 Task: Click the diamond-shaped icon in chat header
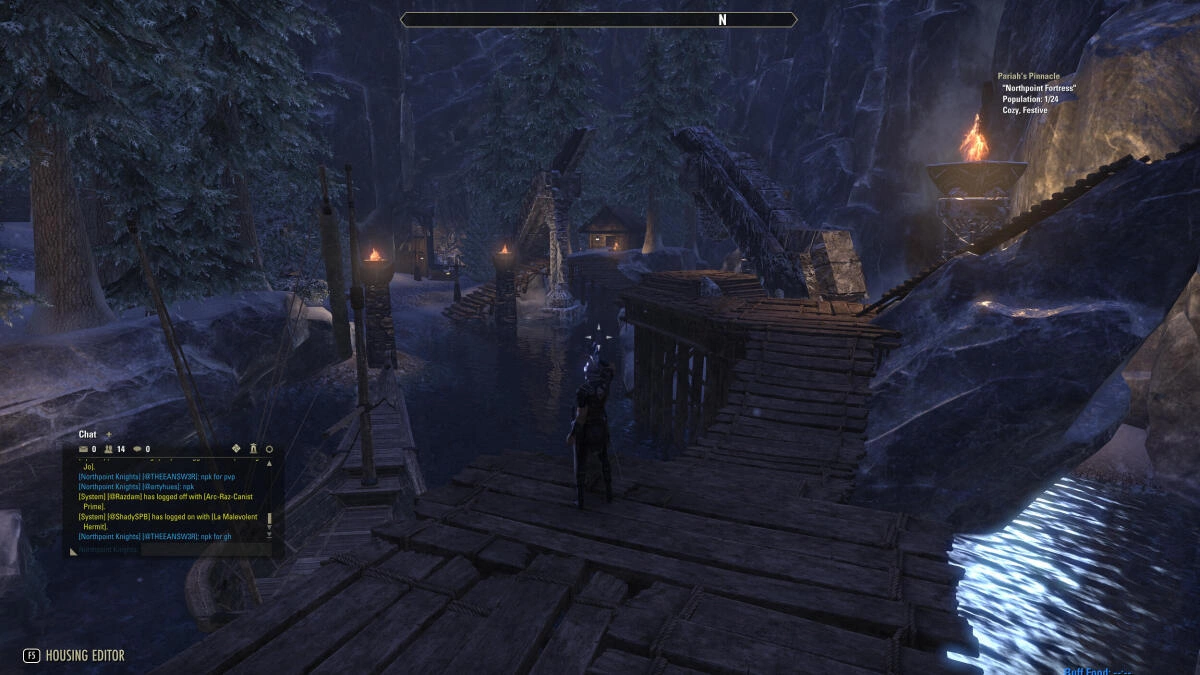click(236, 449)
